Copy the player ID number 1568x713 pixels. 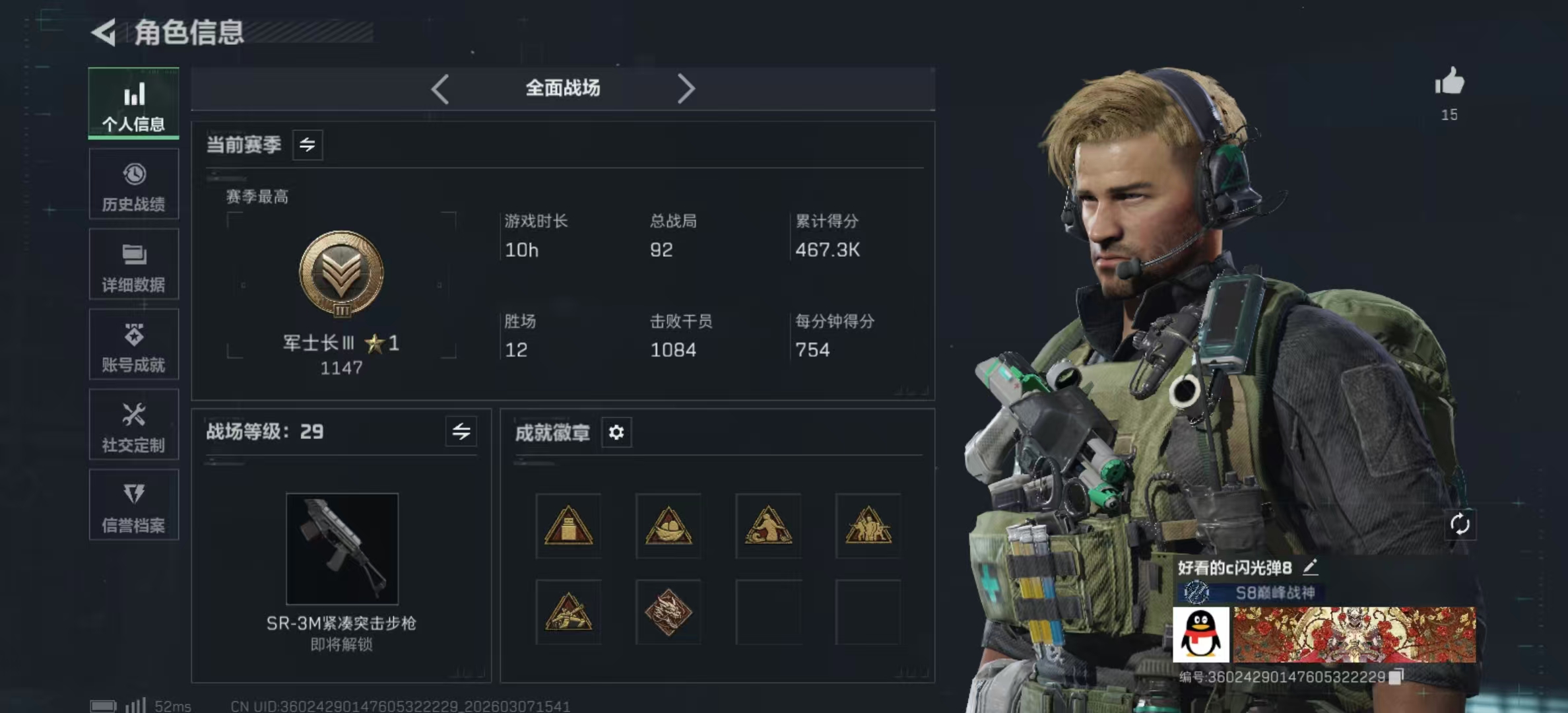pyautogui.click(x=1396, y=677)
